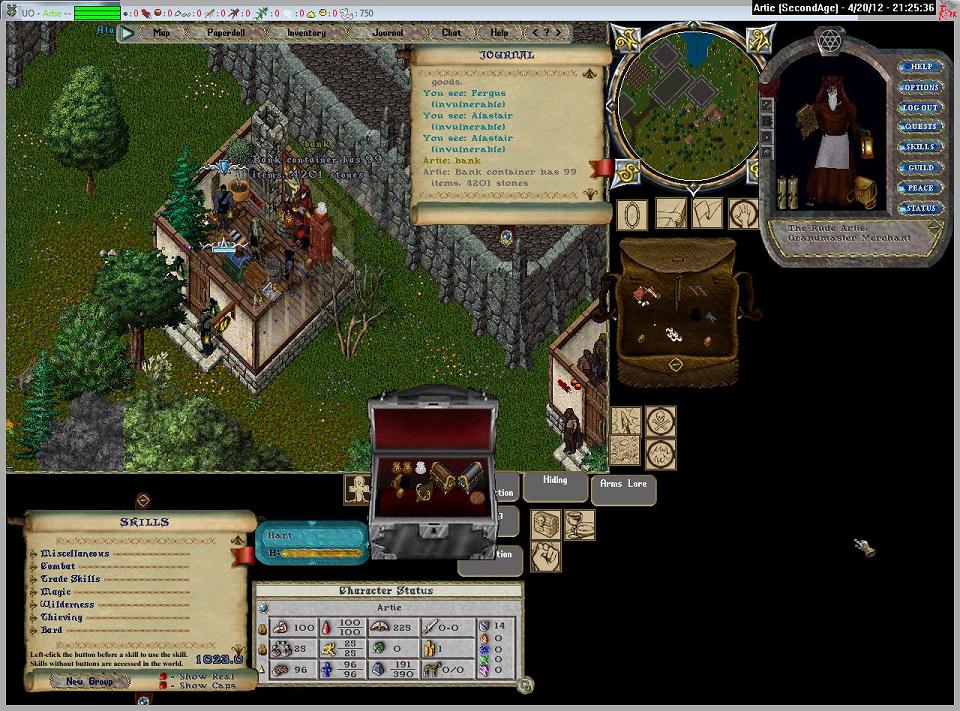Use the Hiding skill button
960x711 pixels.
coord(555,481)
